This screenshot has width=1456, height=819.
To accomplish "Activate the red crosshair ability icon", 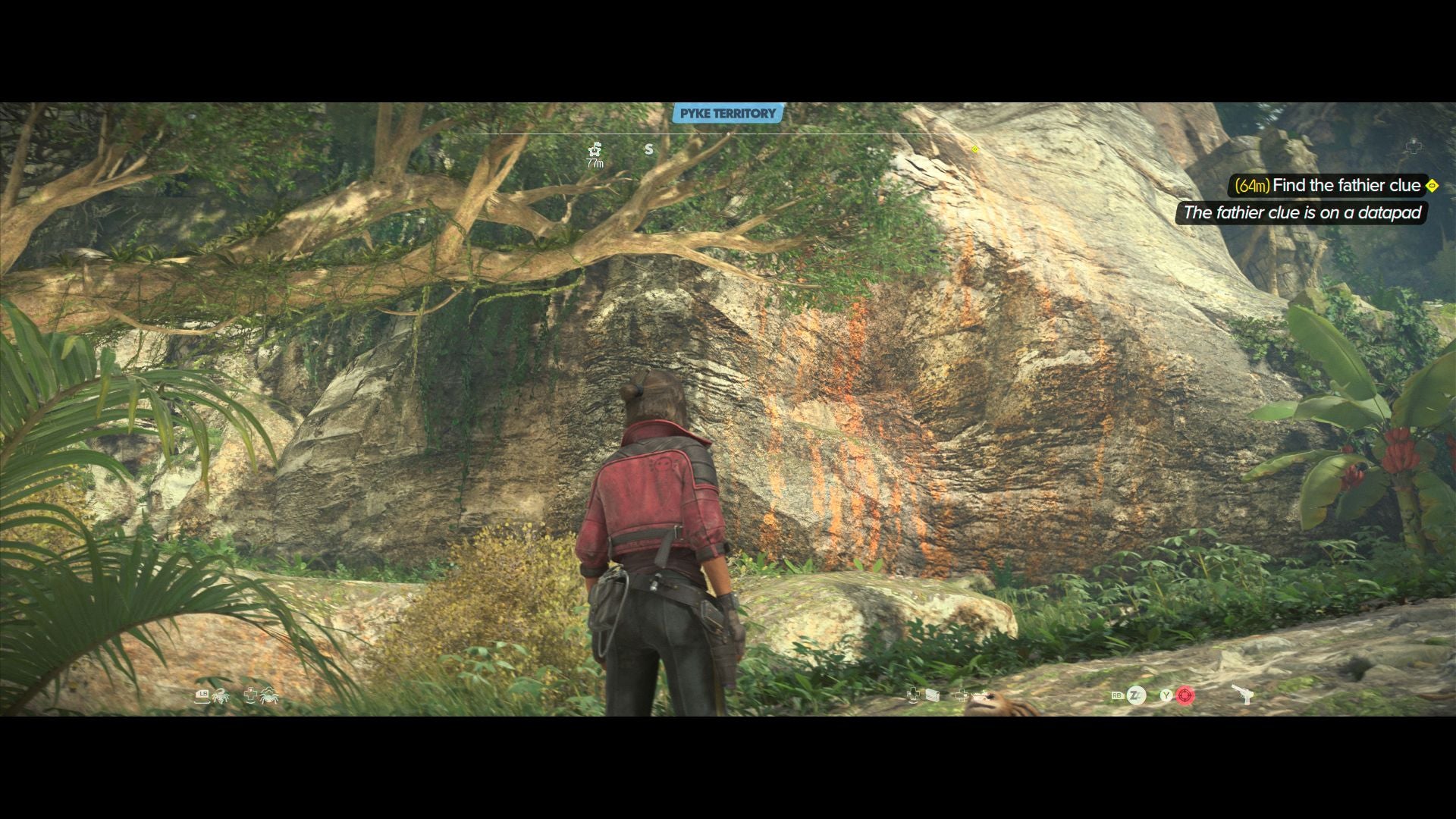I will [x=1185, y=695].
